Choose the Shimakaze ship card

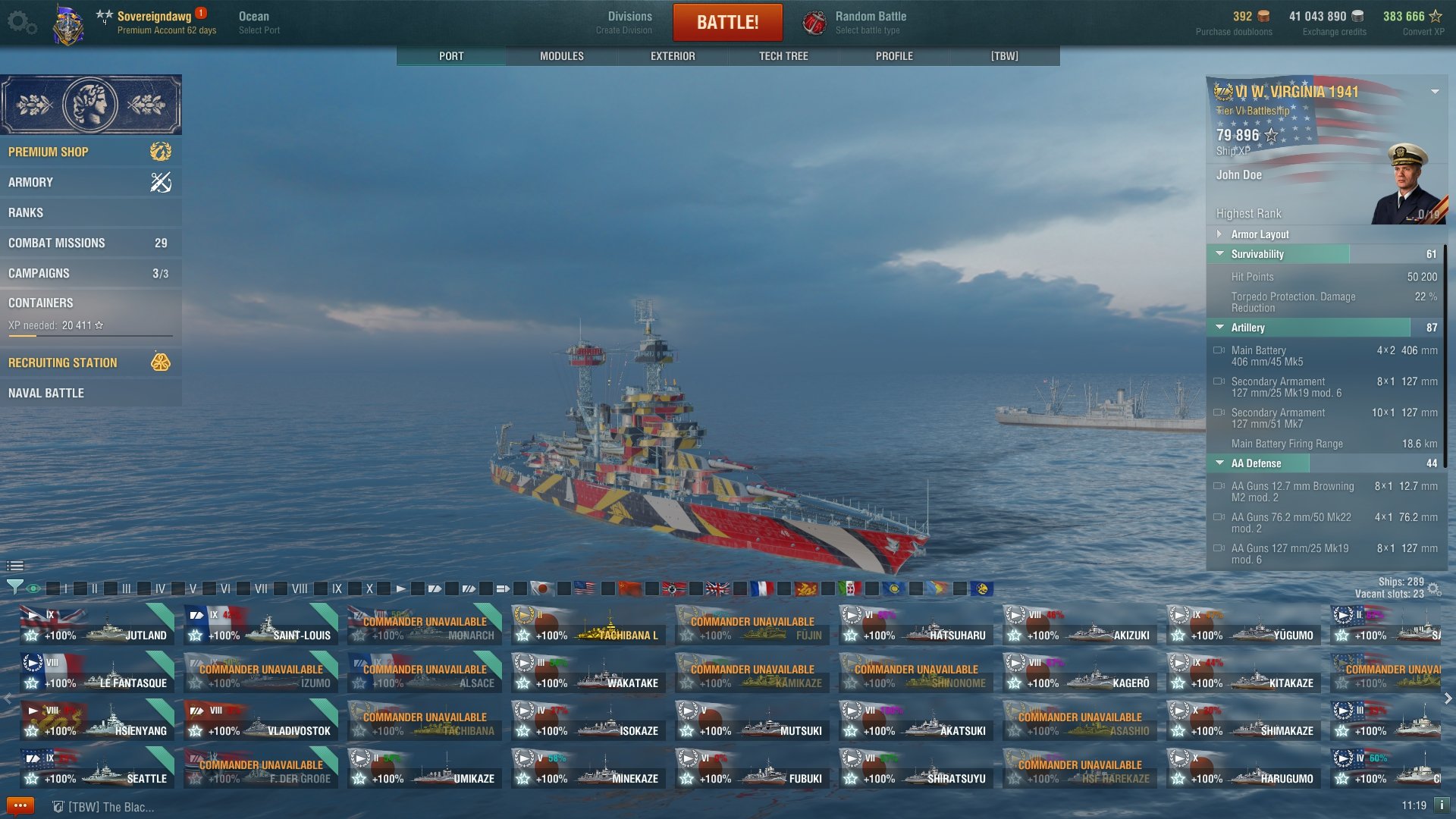pos(1244,721)
